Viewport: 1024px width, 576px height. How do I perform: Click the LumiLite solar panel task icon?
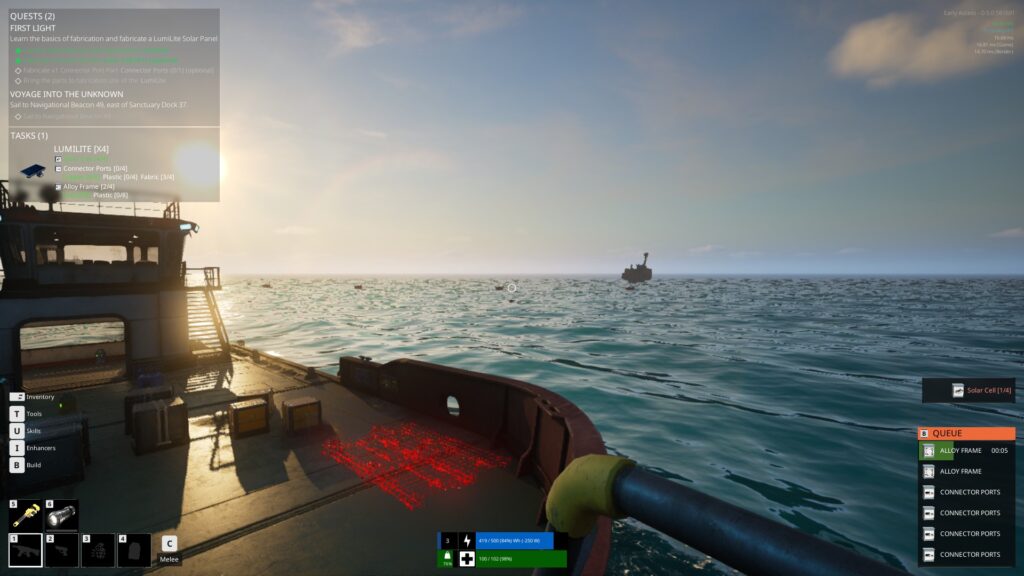pyautogui.click(x=33, y=171)
